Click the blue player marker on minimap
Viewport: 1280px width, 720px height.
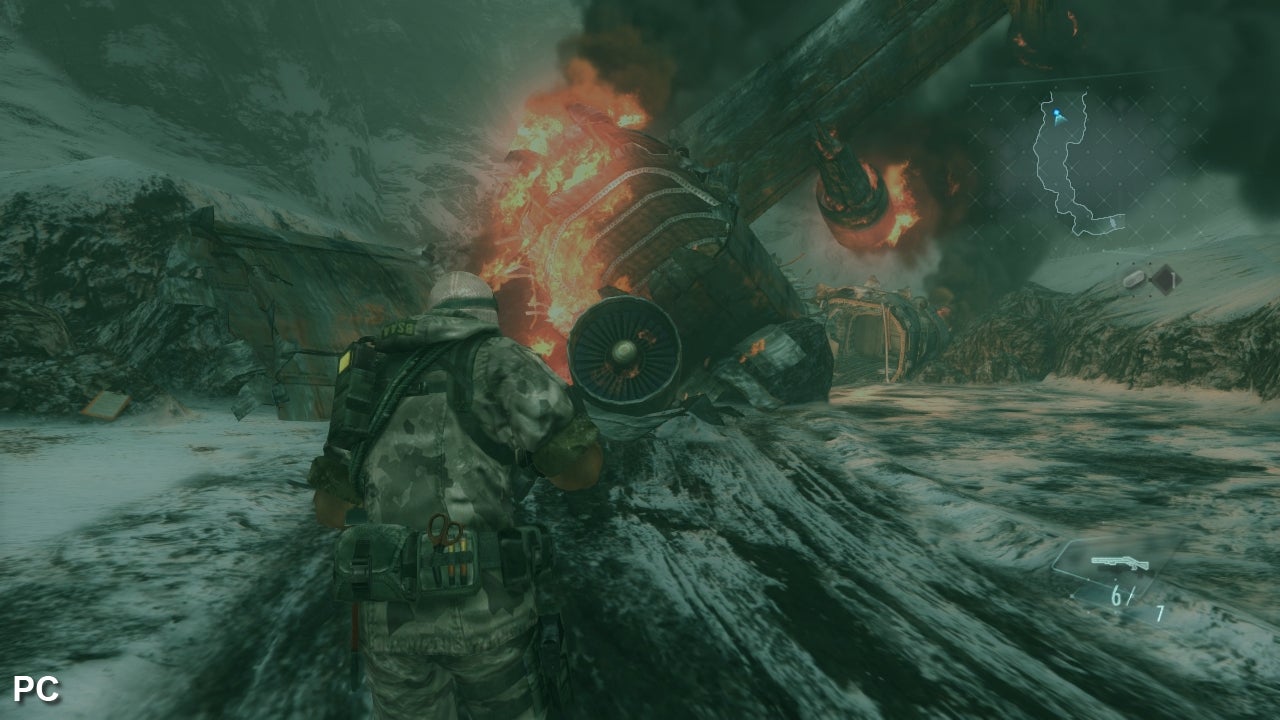1058,118
